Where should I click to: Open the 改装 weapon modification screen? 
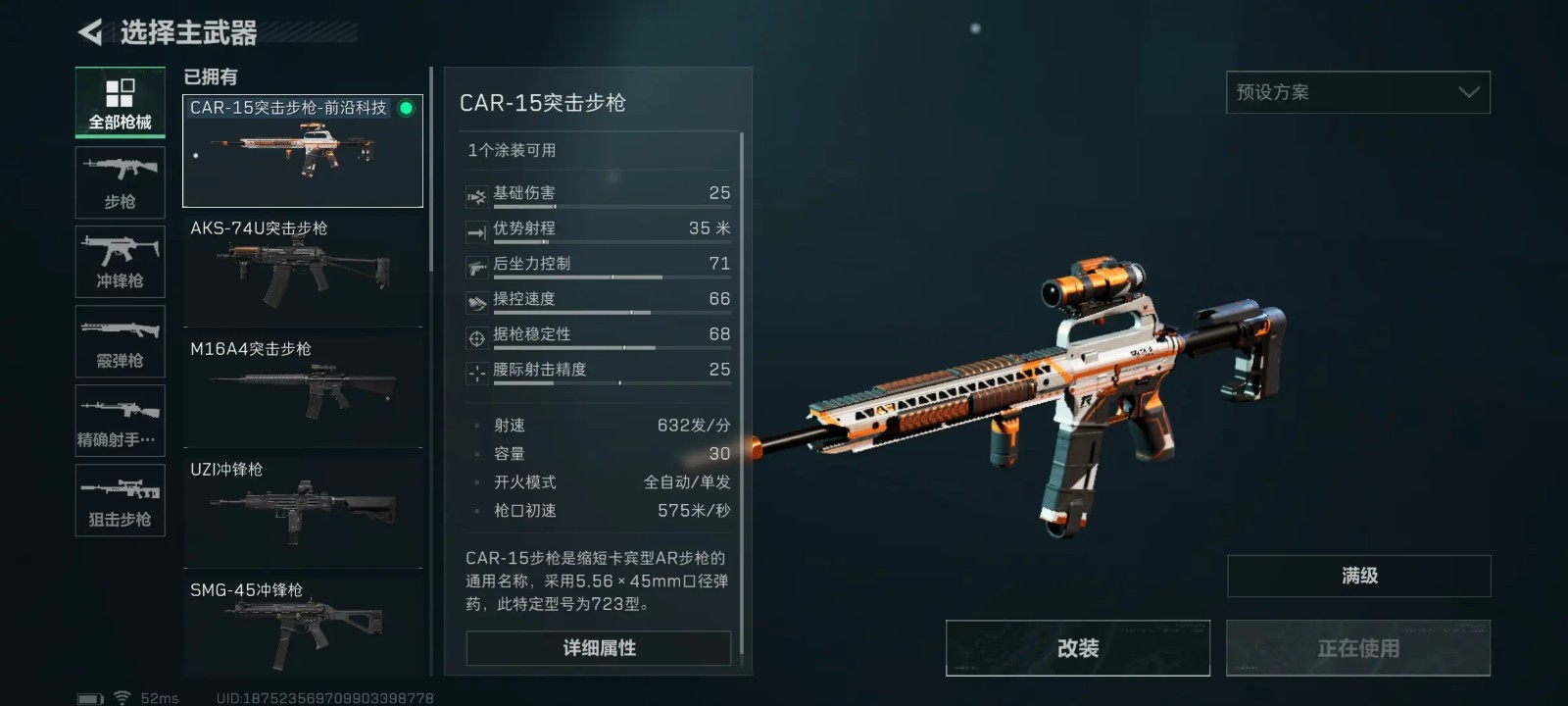(x=1077, y=648)
